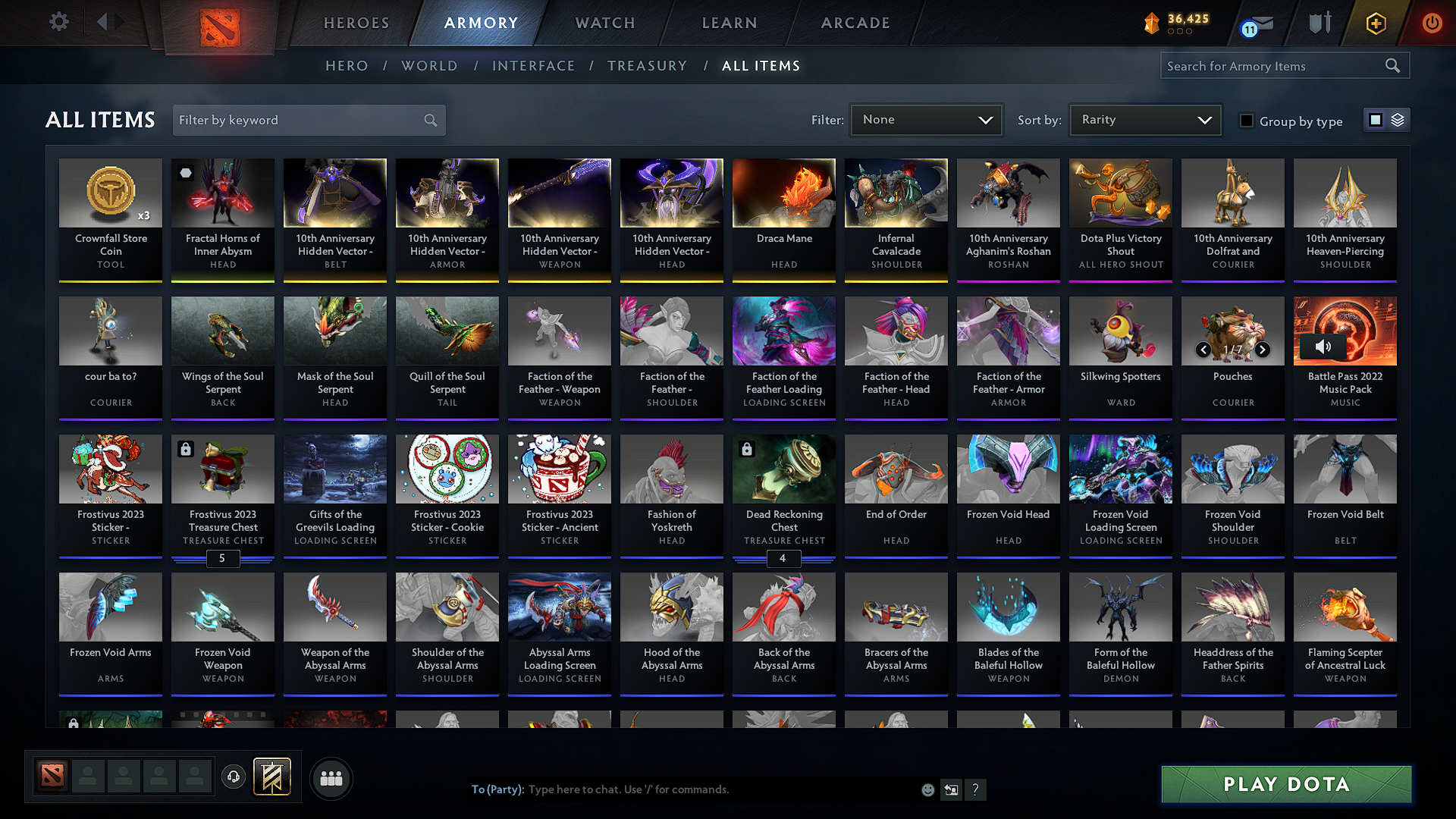Toggle the Group by type checkbox
The image size is (1456, 819).
tap(1247, 121)
